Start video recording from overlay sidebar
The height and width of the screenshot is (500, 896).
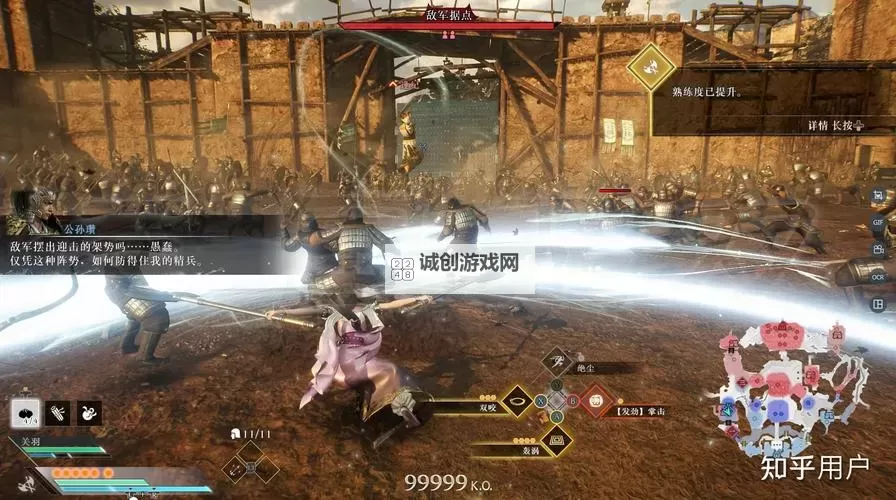(877, 249)
